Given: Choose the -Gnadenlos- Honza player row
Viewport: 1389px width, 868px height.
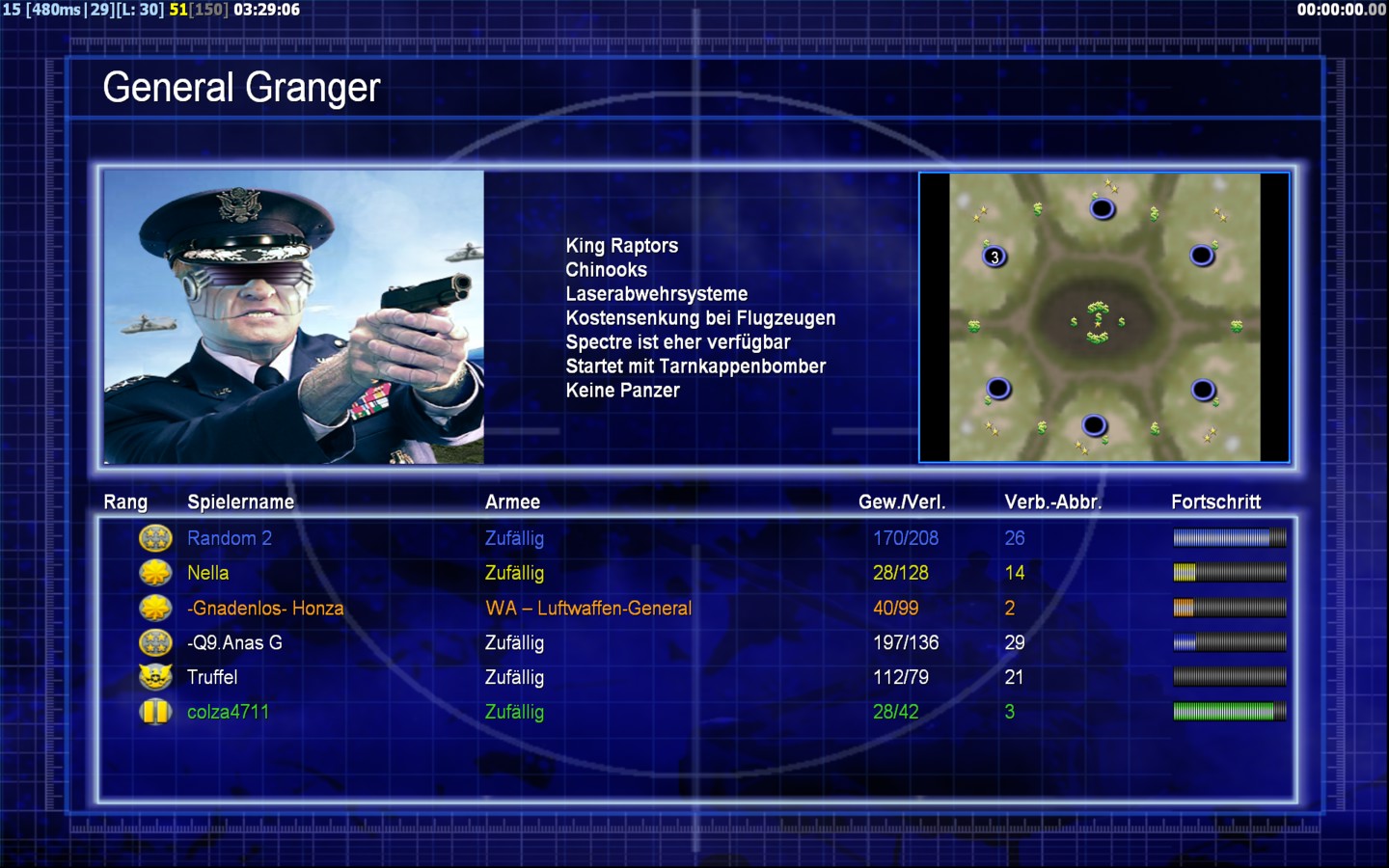Looking at the screenshot, I should pyautogui.click(x=265, y=609).
